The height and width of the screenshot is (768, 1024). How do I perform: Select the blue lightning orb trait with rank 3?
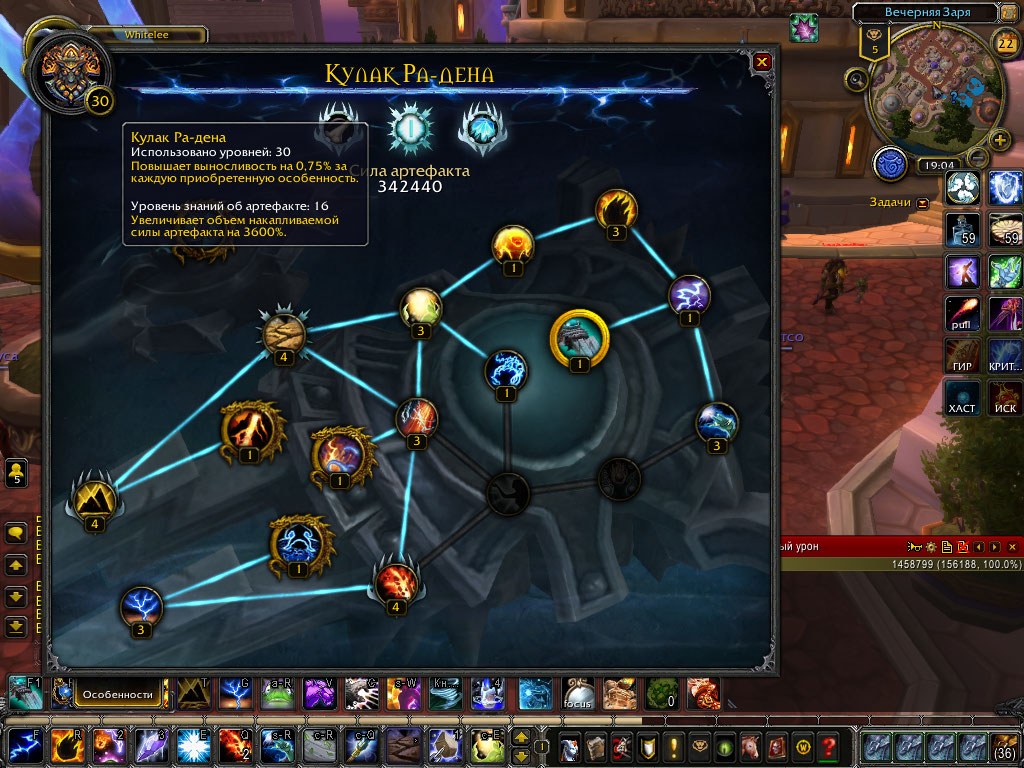pos(141,606)
